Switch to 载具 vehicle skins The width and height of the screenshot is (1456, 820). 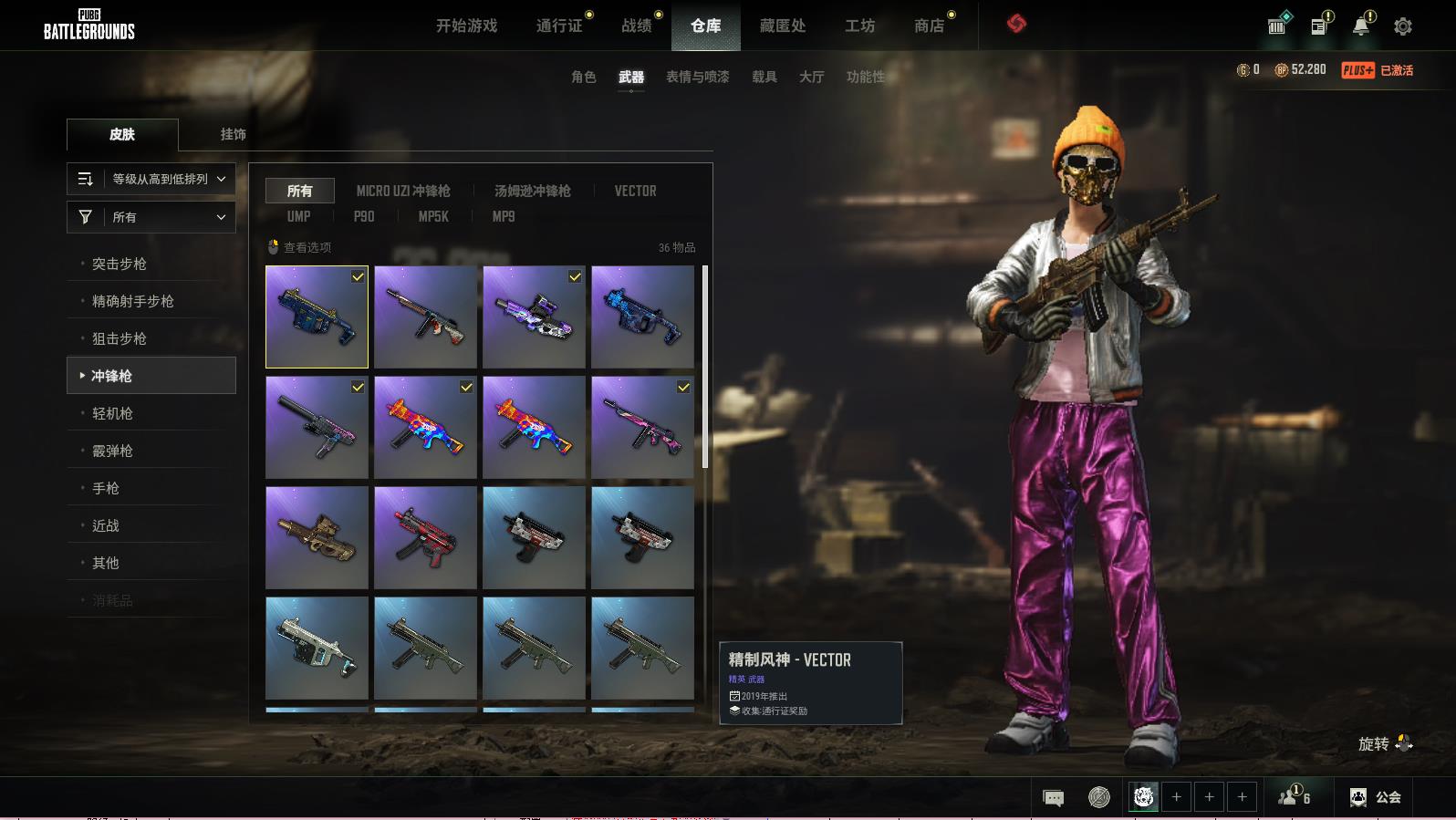[764, 77]
